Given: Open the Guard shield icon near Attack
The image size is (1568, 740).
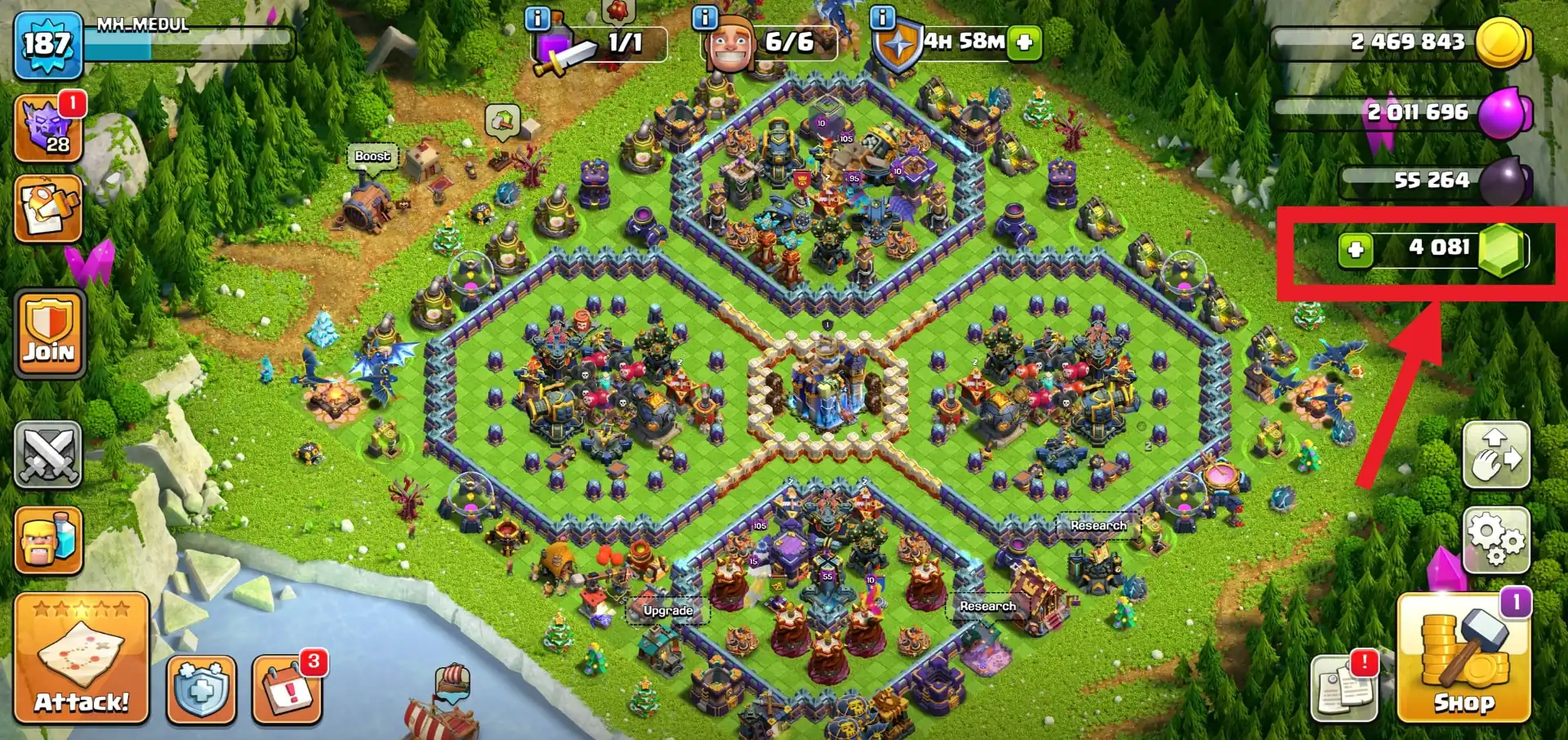Looking at the screenshot, I should tap(200, 690).
